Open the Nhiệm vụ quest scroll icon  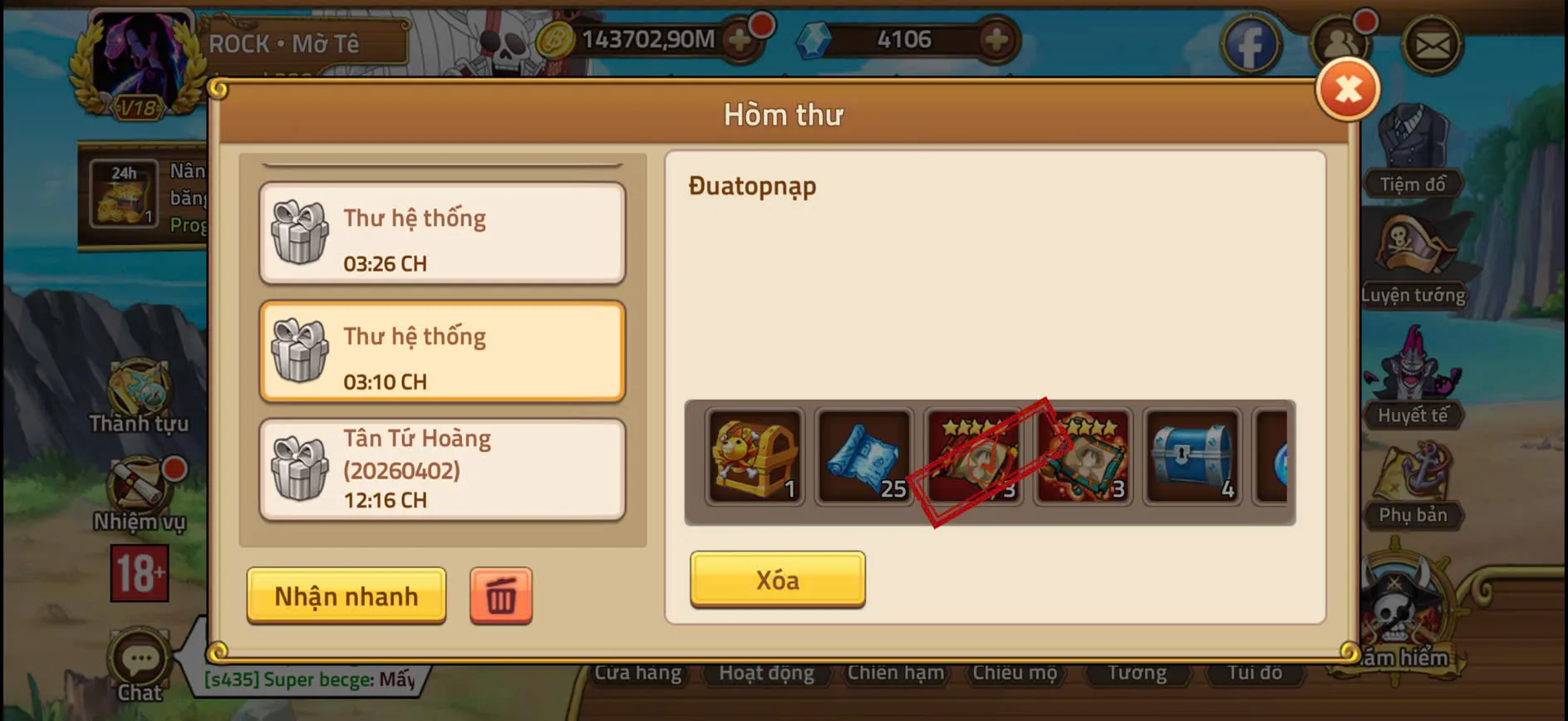click(x=140, y=482)
